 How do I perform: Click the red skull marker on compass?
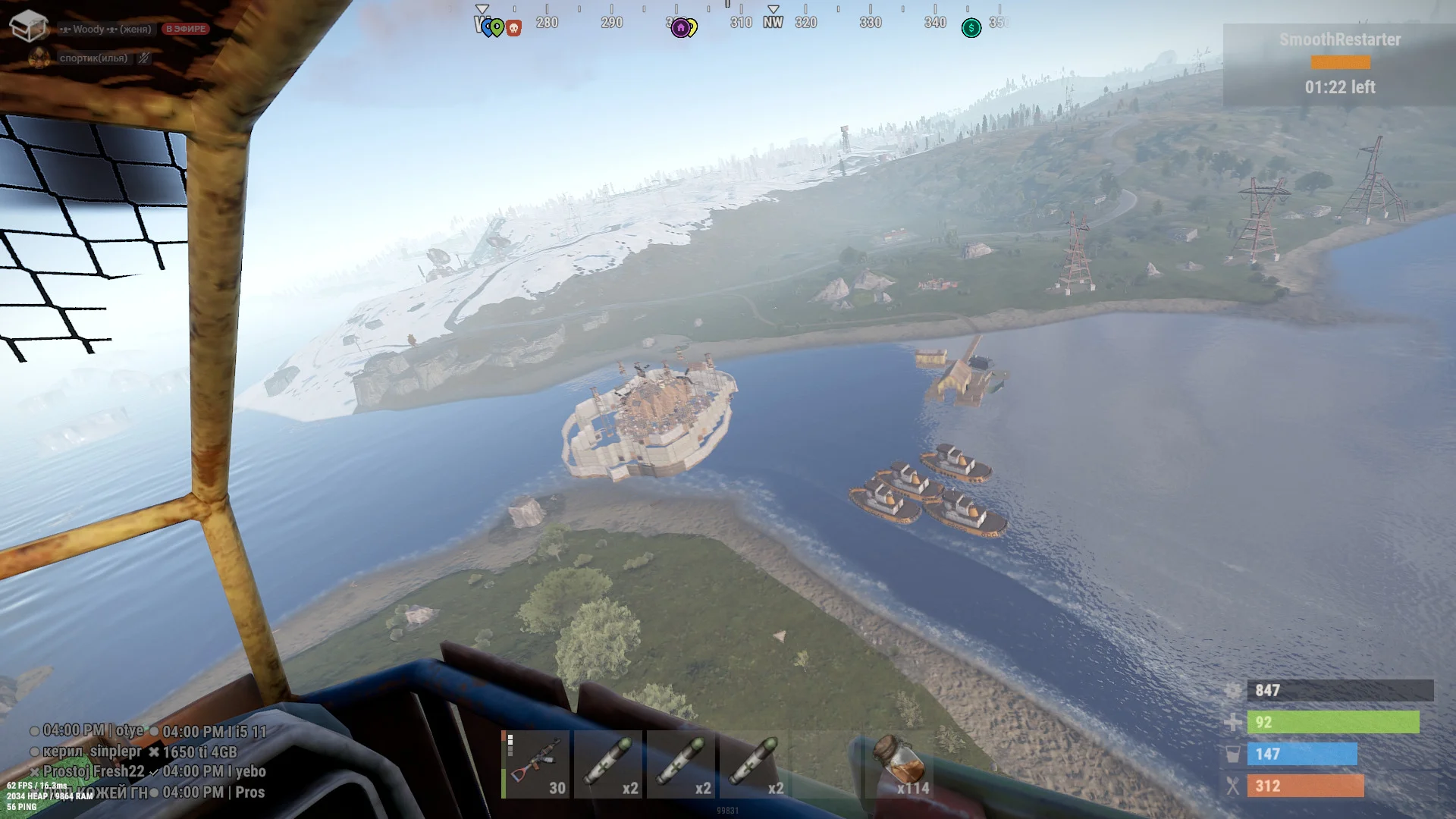[x=514, y=29]
